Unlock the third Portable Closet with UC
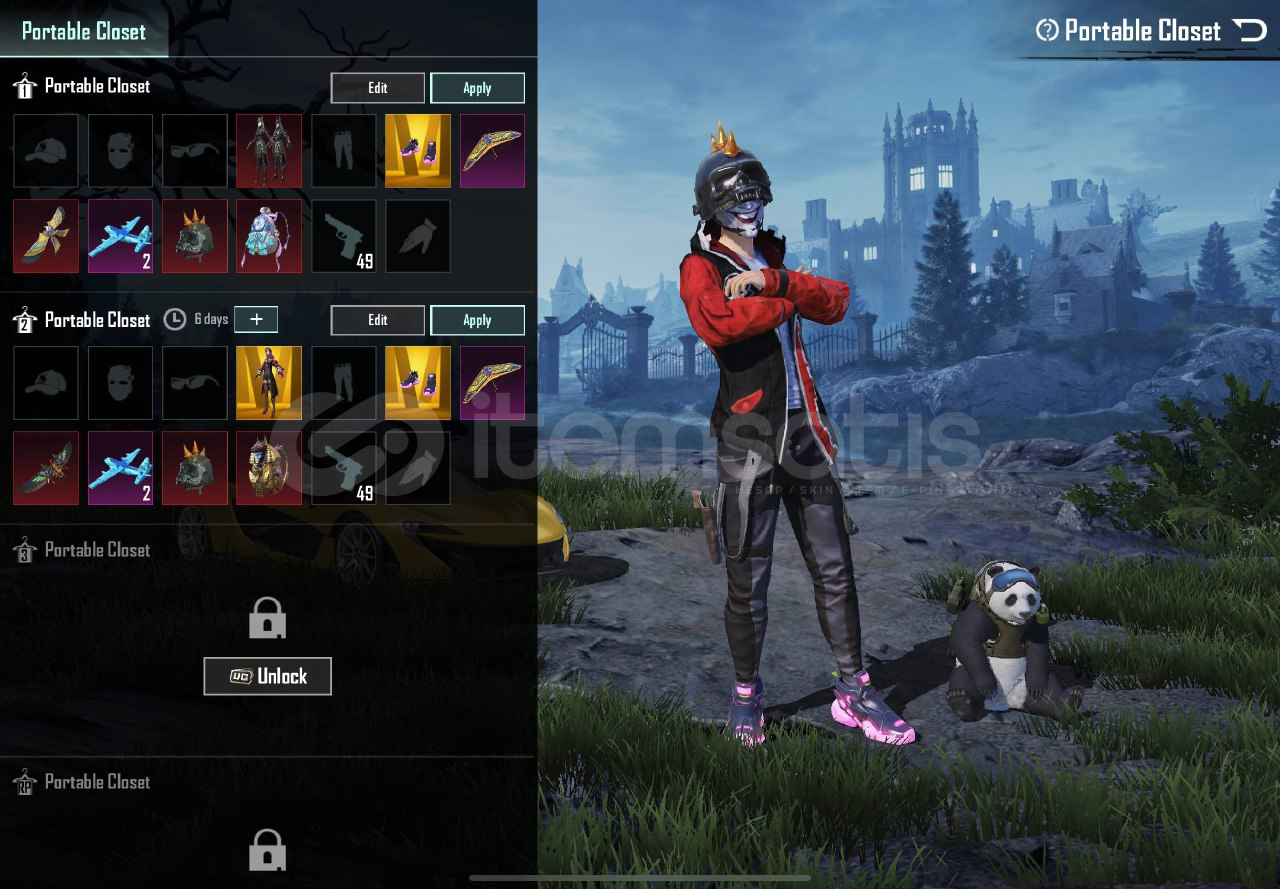 point(267,676)
